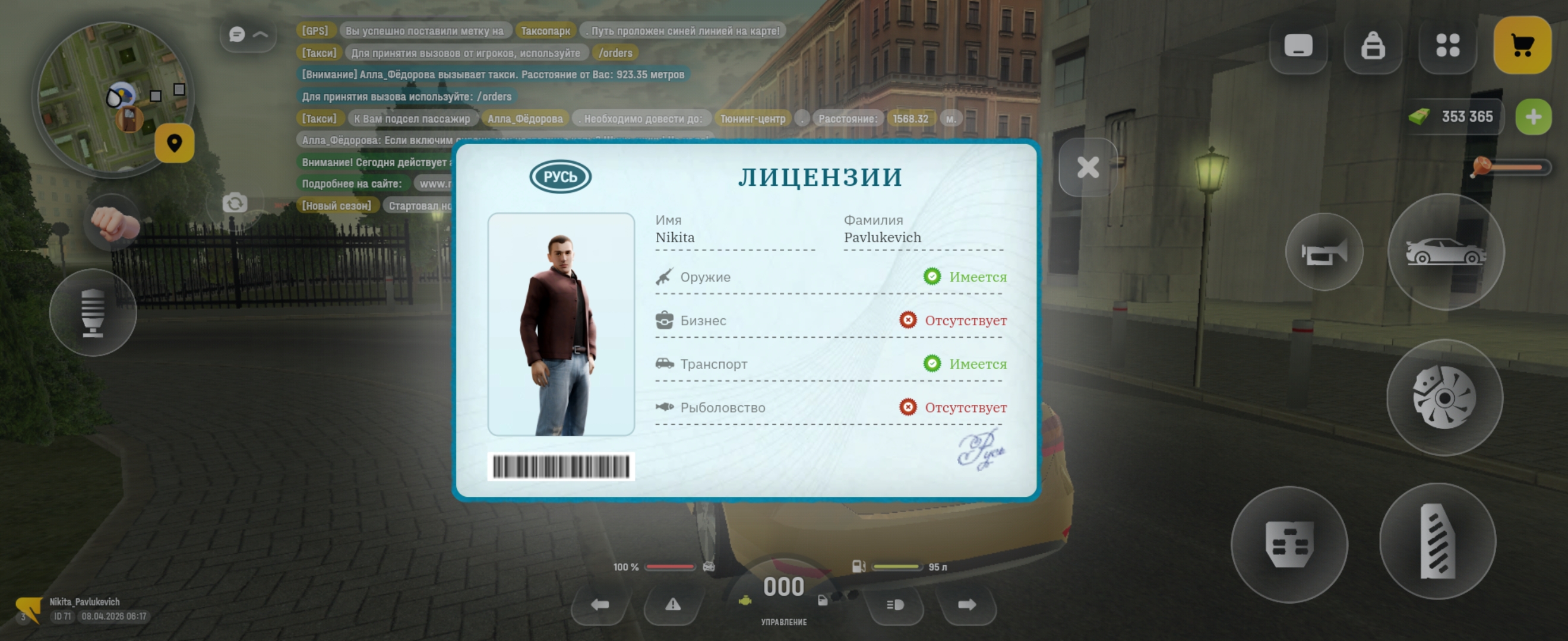Open the backpack inventory

tap(1373, 46)
